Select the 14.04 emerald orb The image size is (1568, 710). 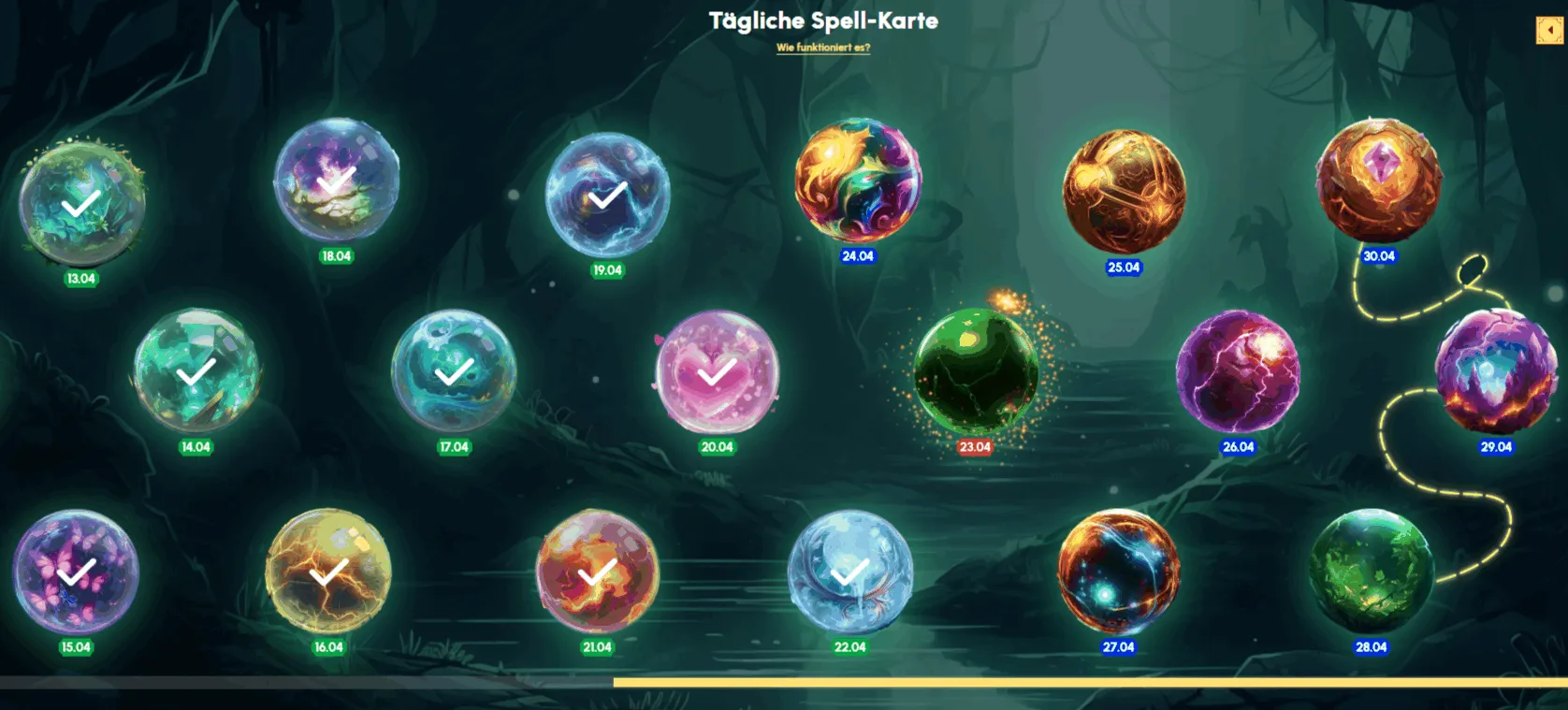click(194, 374)
